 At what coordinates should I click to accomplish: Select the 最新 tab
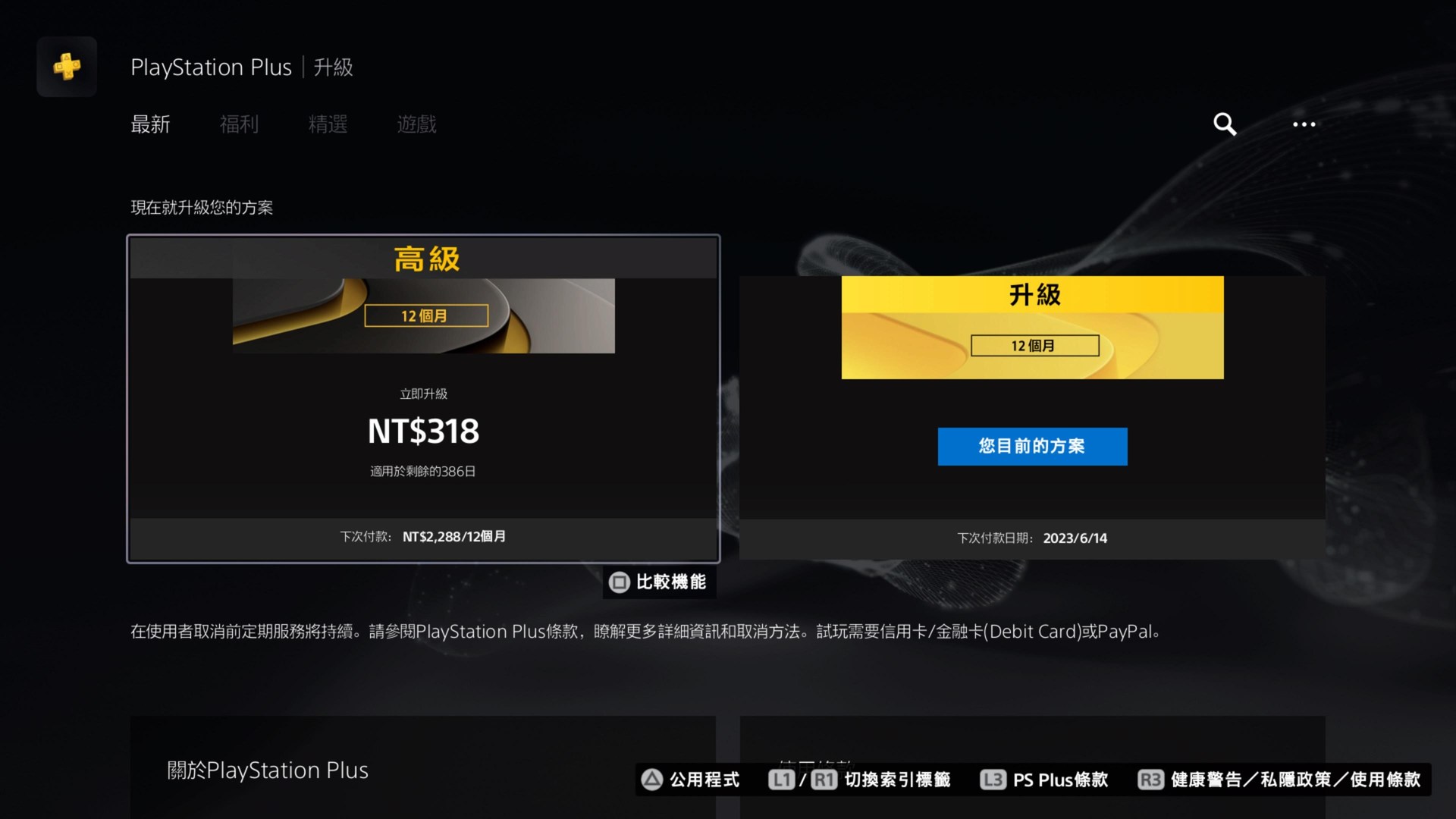tap(151, 124)
